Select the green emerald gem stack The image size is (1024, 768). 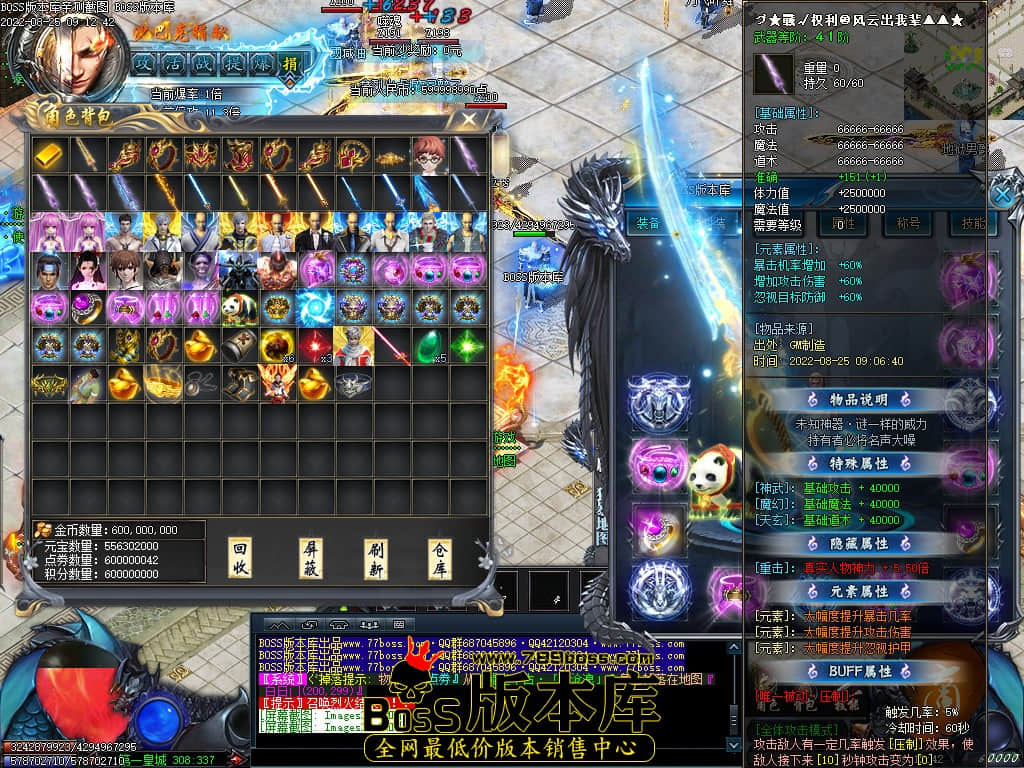[x=428, y=346]
